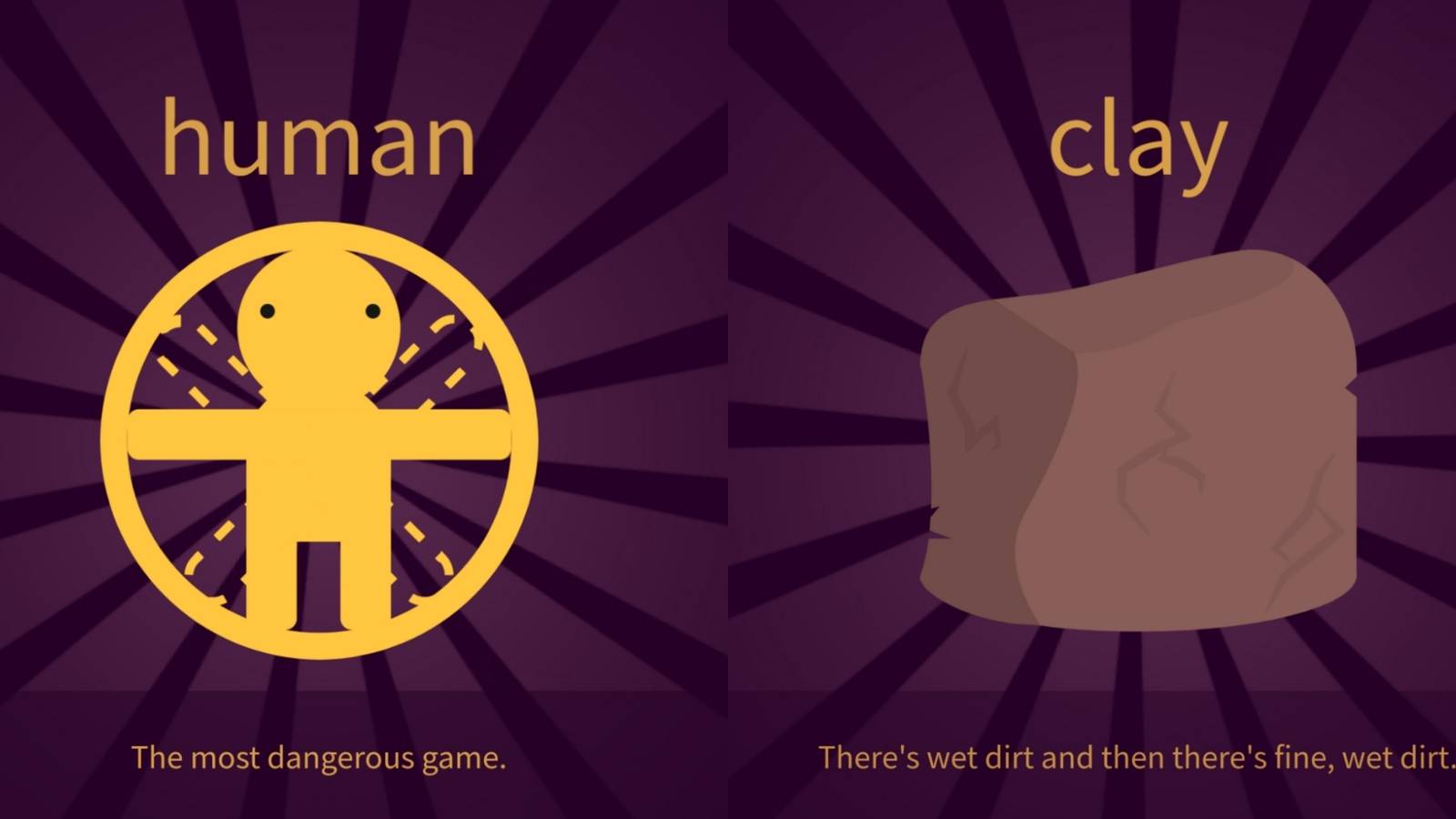Click the fine wet dirt description text

[1137, 755]
